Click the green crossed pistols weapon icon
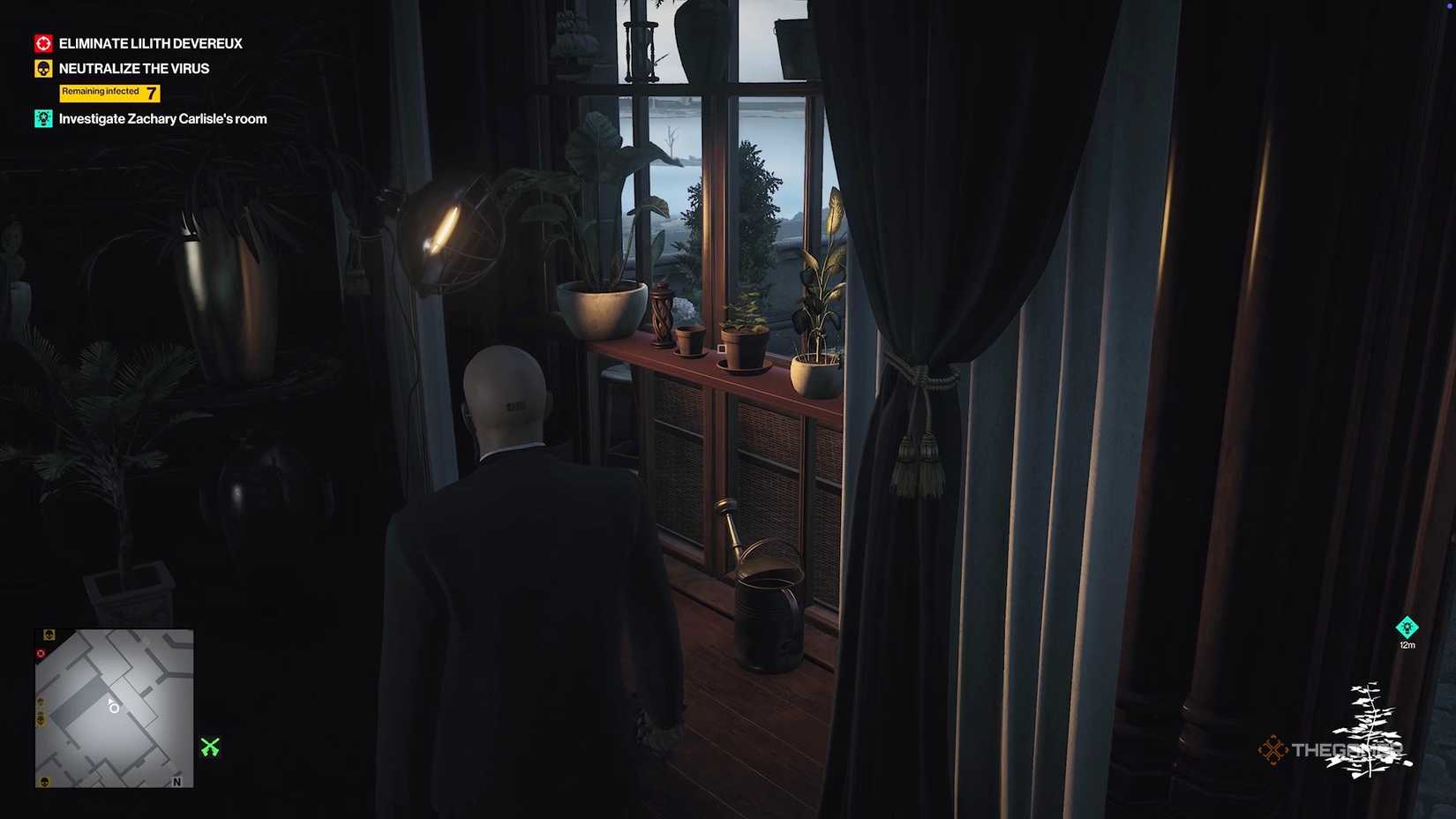 pyautogui.click(x=209, y=748)
